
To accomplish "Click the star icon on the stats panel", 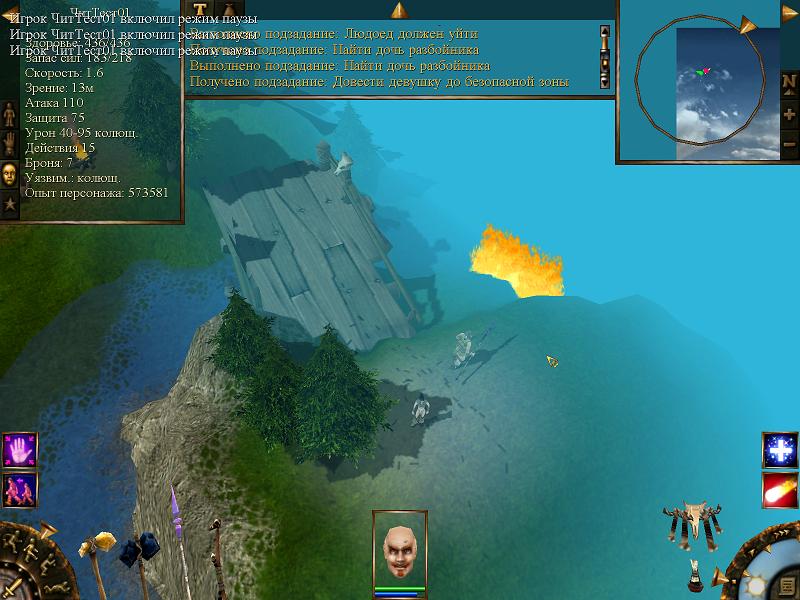I will pos(10,203).
